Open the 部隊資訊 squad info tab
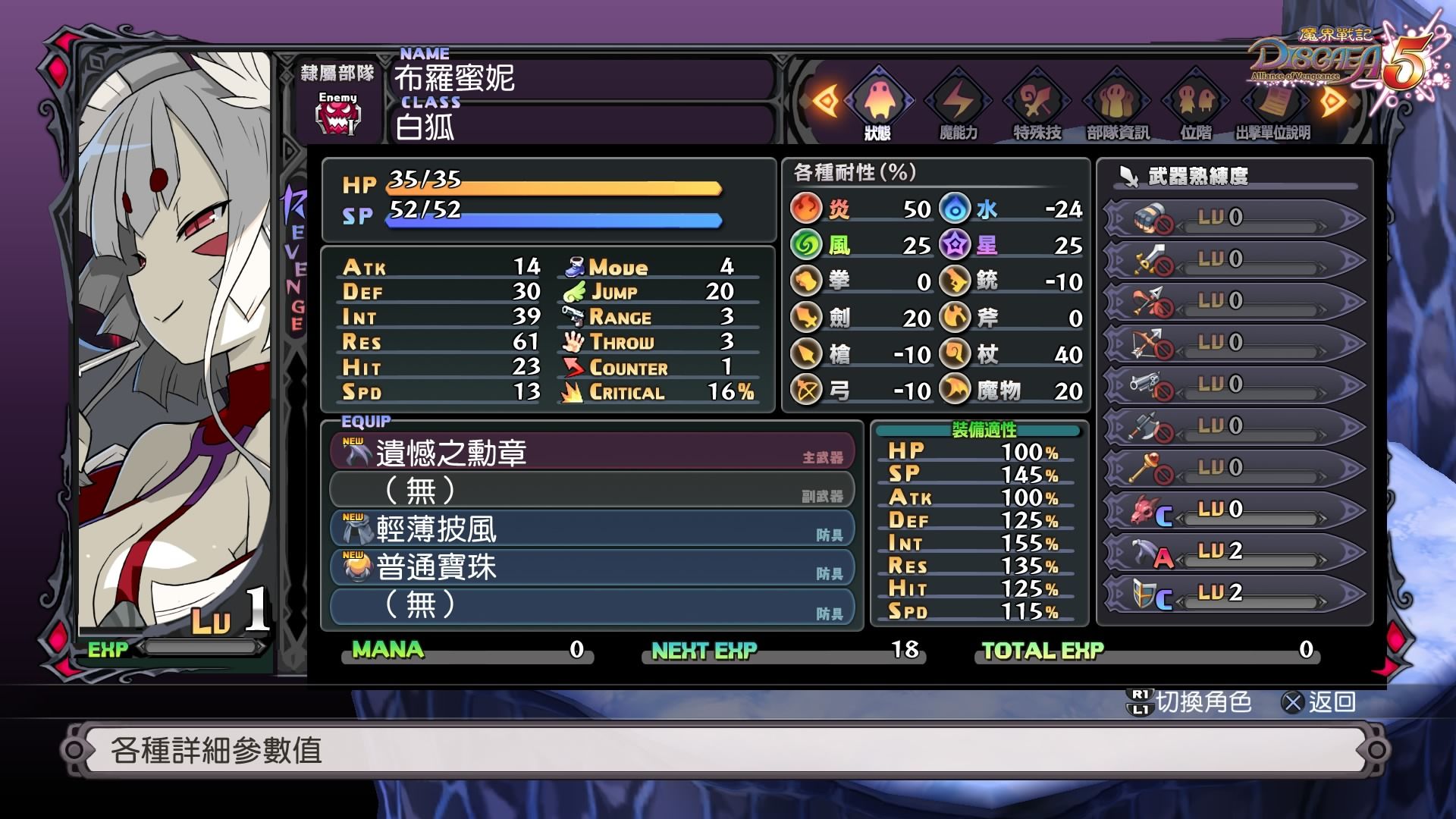 coord(1118,104)
